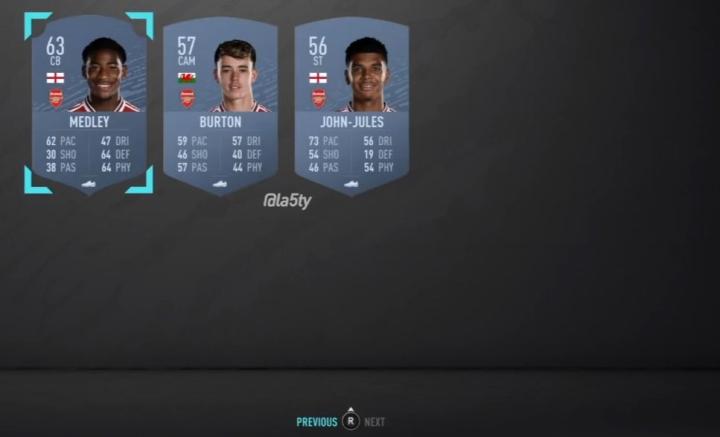Select the Medley 63 CB player card
720x437 pixels.
pyautogui.click(x=89, y=105)
